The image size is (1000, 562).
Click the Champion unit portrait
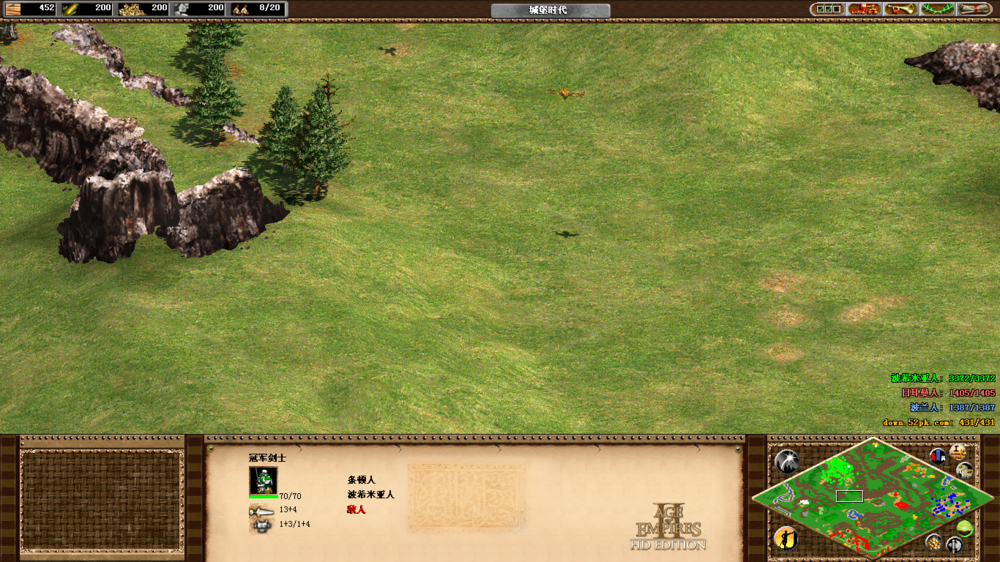(263, 480)
